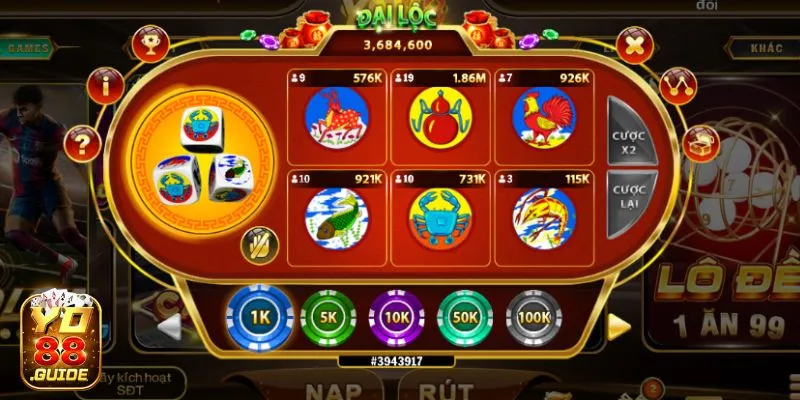Open the share nodes icon
The image size is (800, 400).
click(x=679, y=86)
